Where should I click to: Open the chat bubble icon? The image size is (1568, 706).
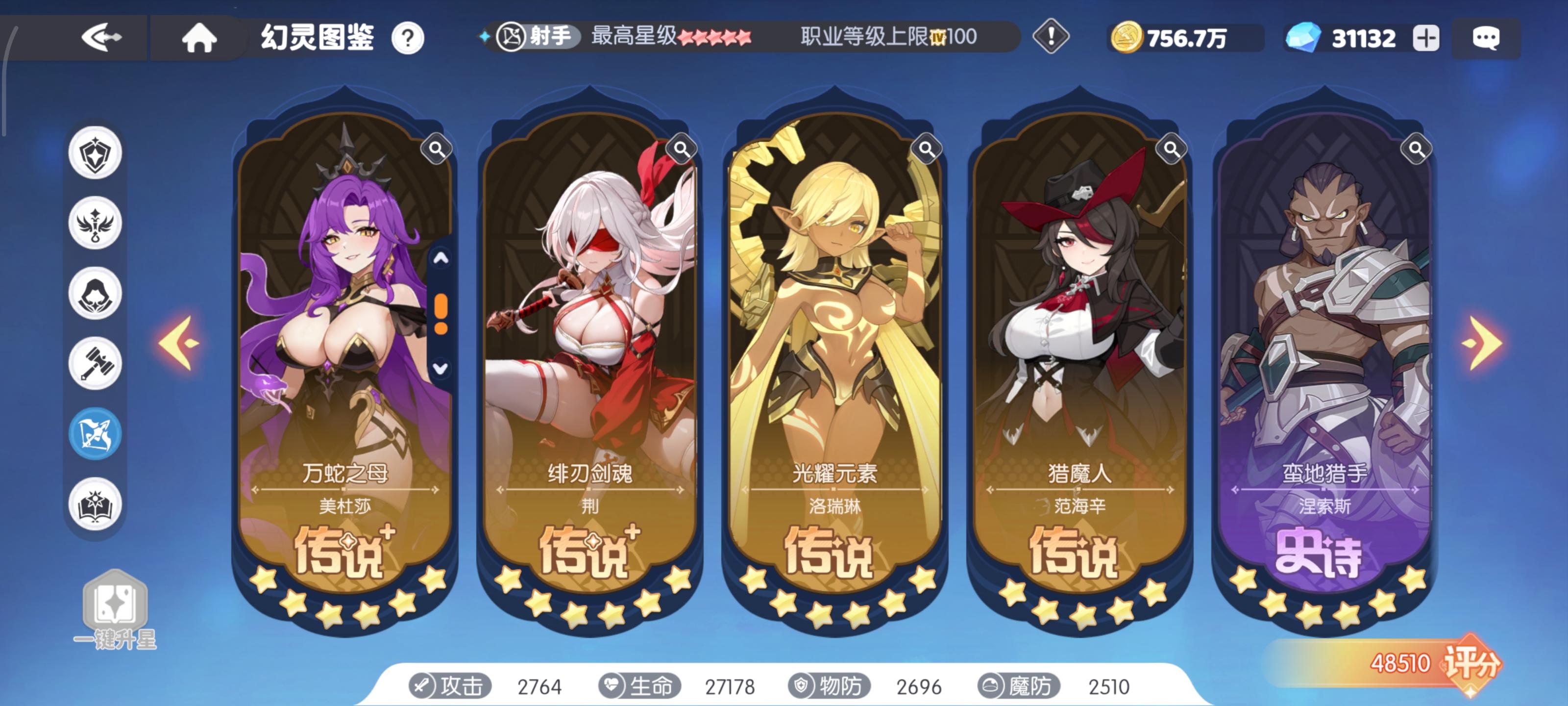tap(1485, 38)
